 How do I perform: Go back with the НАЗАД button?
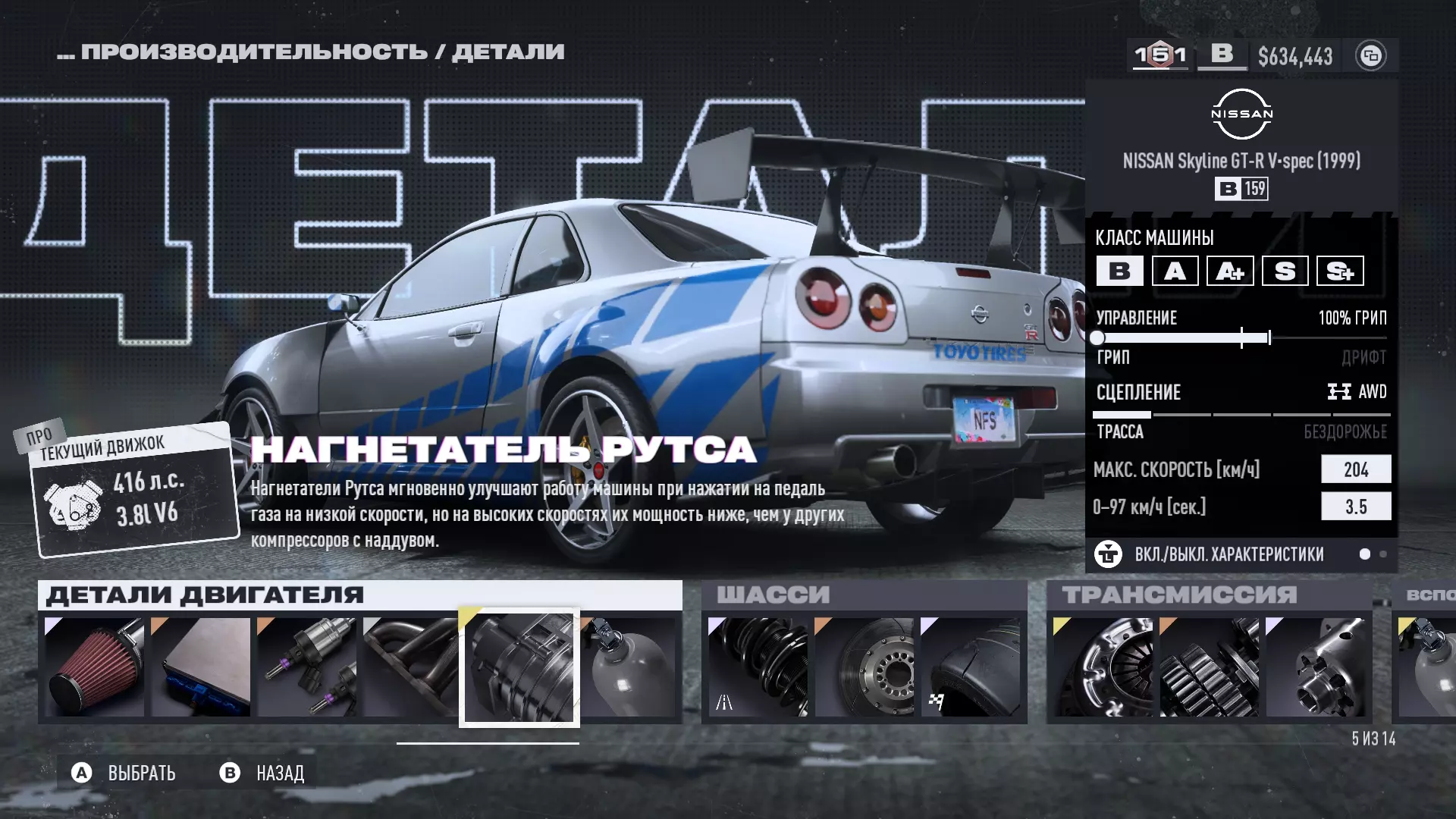click(263, 773)
